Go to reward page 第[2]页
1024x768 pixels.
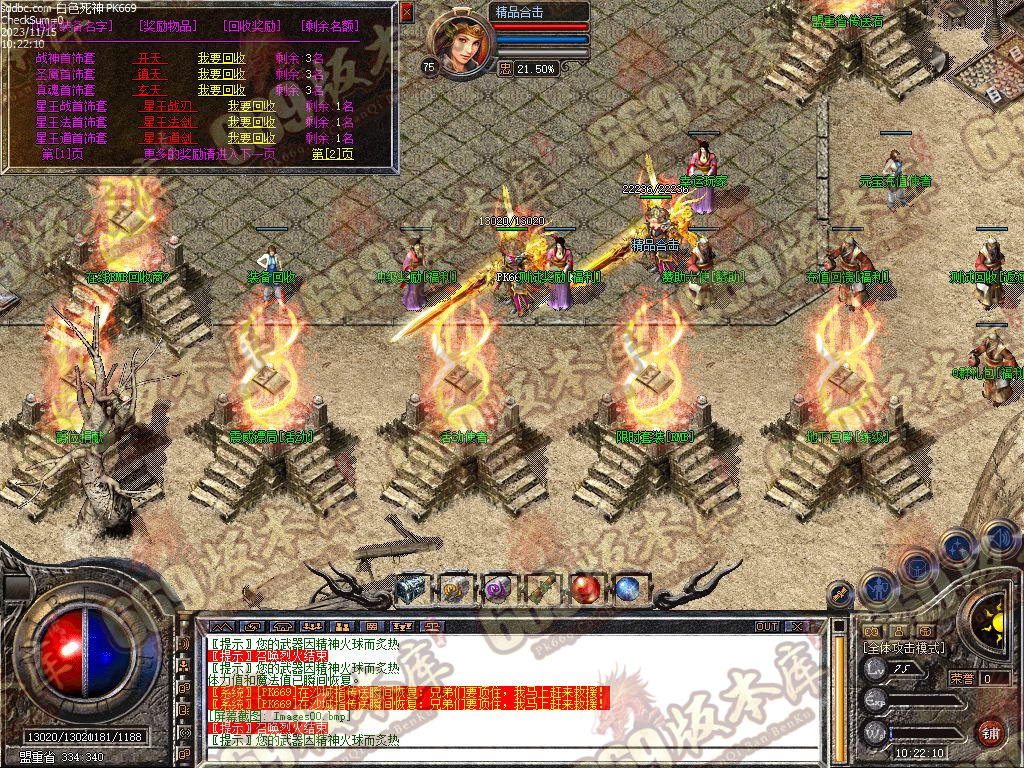pos(332,154)
